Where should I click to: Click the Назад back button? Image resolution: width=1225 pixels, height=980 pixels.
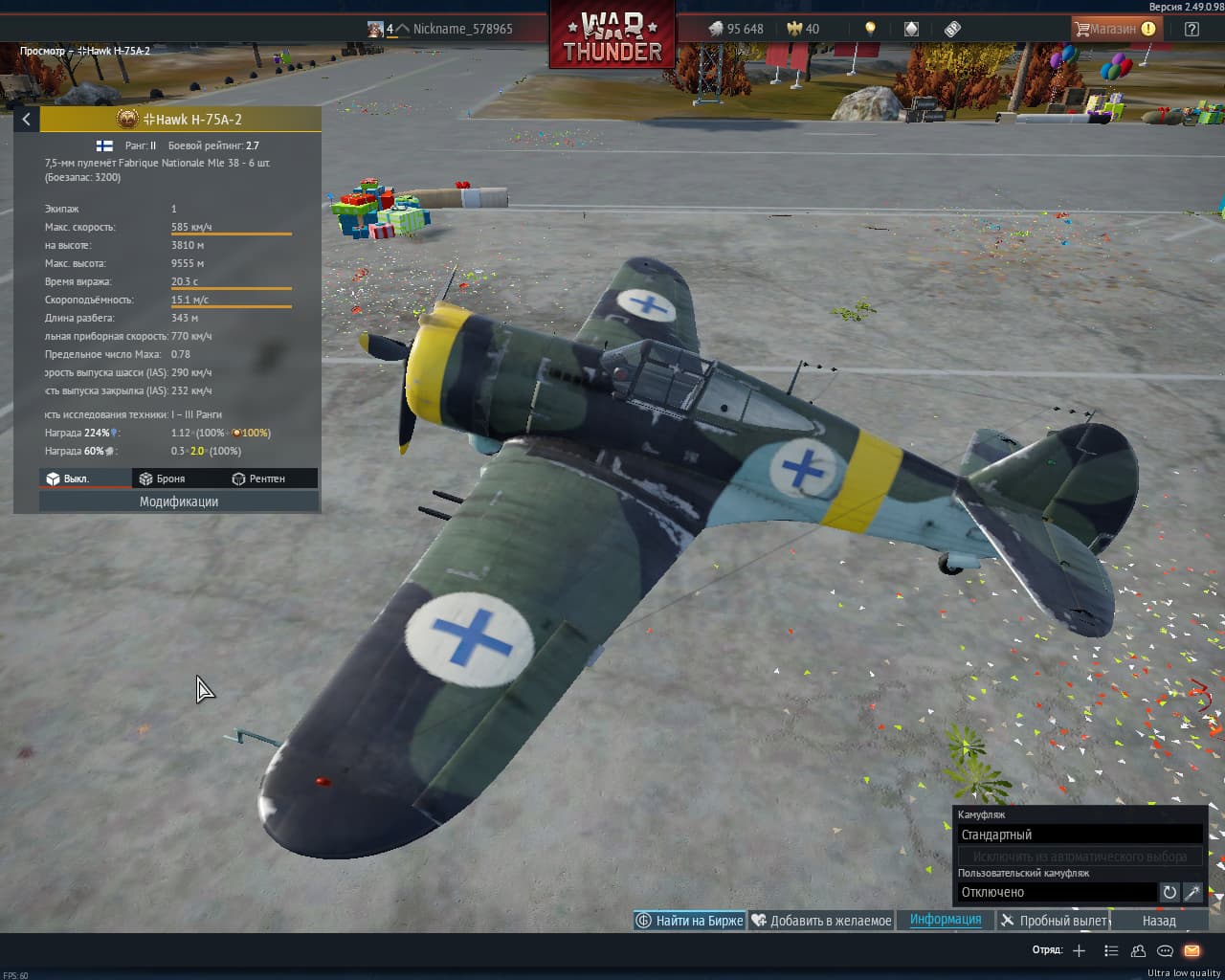coord(1159,921)
